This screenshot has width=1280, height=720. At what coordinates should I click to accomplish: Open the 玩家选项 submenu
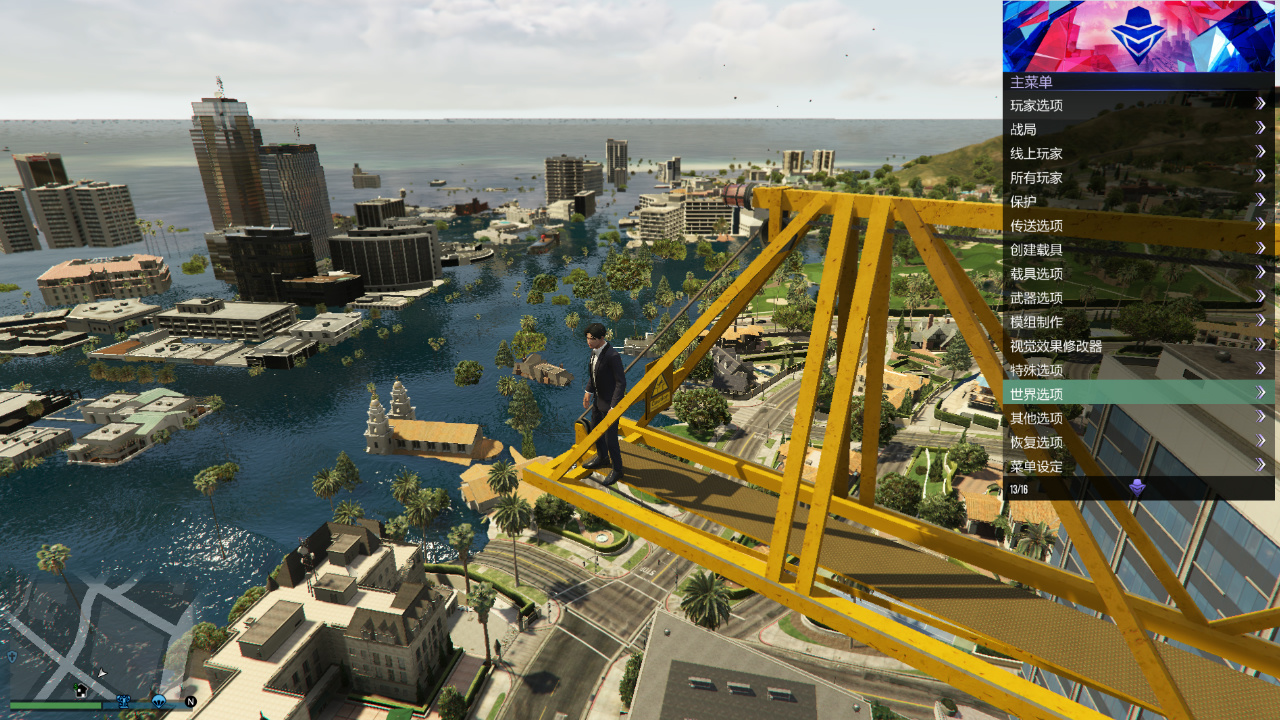tap(1138, 105)
